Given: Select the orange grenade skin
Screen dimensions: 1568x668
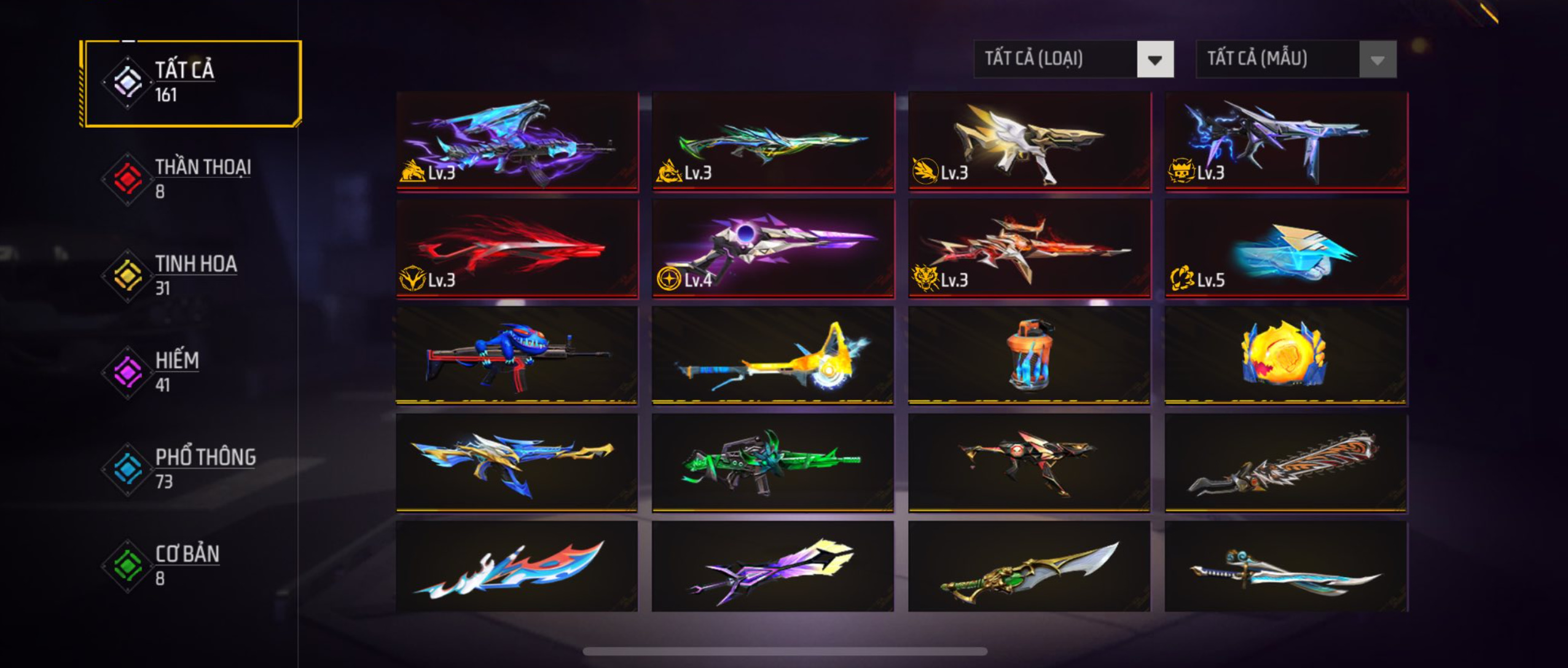Looking at the screenshot, I should click(1029, 356).
